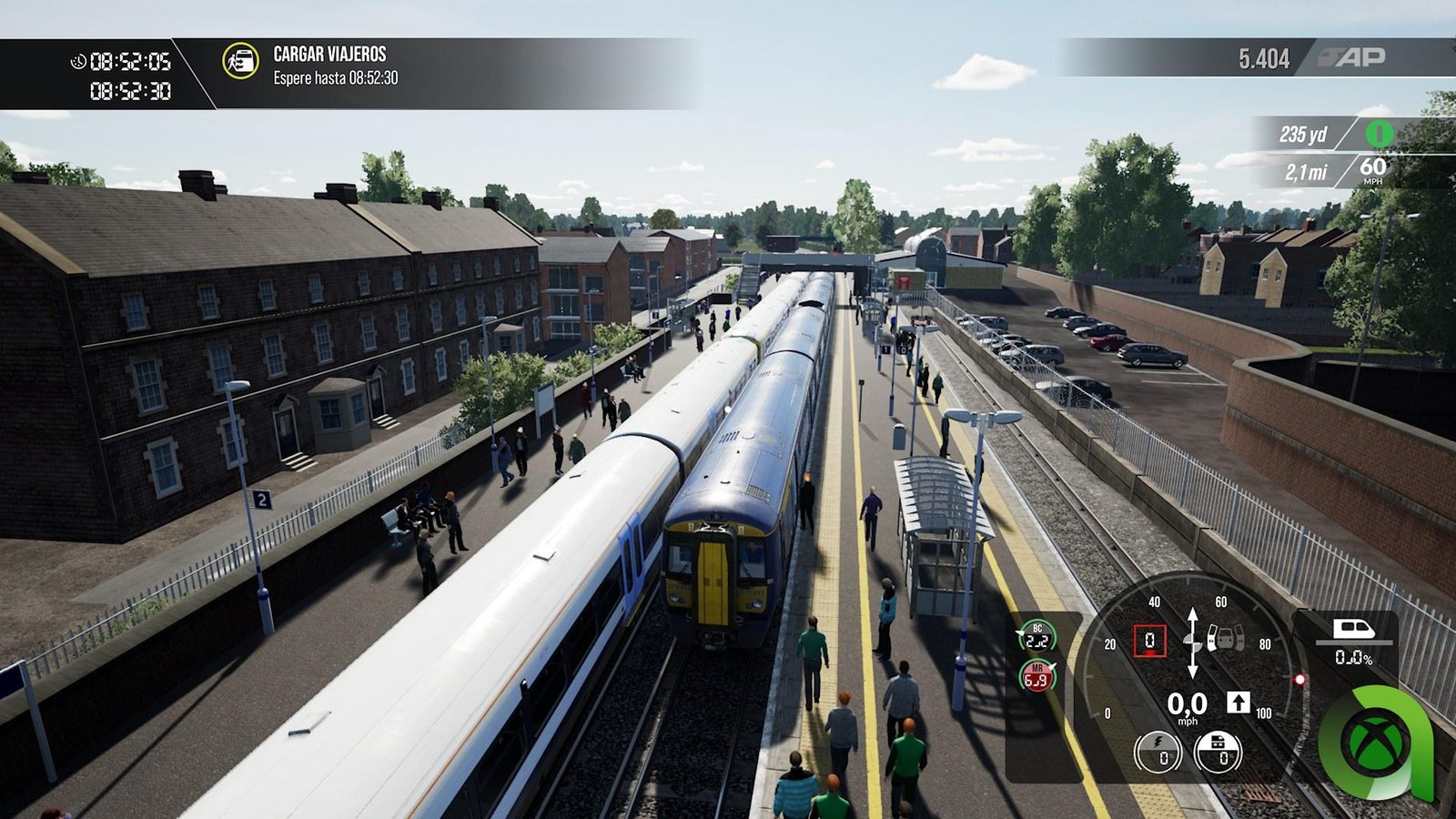Click the red-boxed power notch indicator

[1148, 641]
